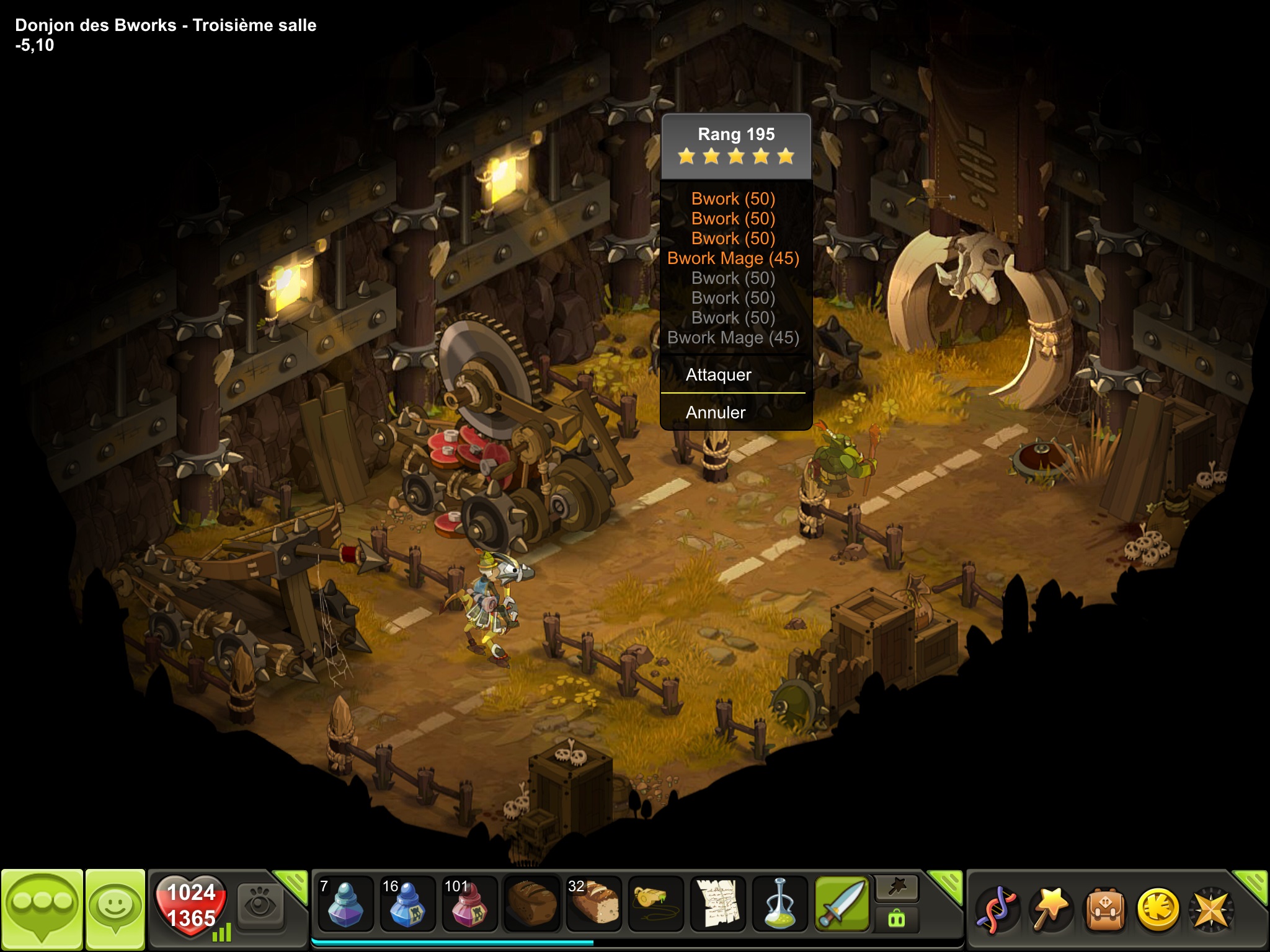
Task: Use the golden whistle item
Action: [655, 904]
